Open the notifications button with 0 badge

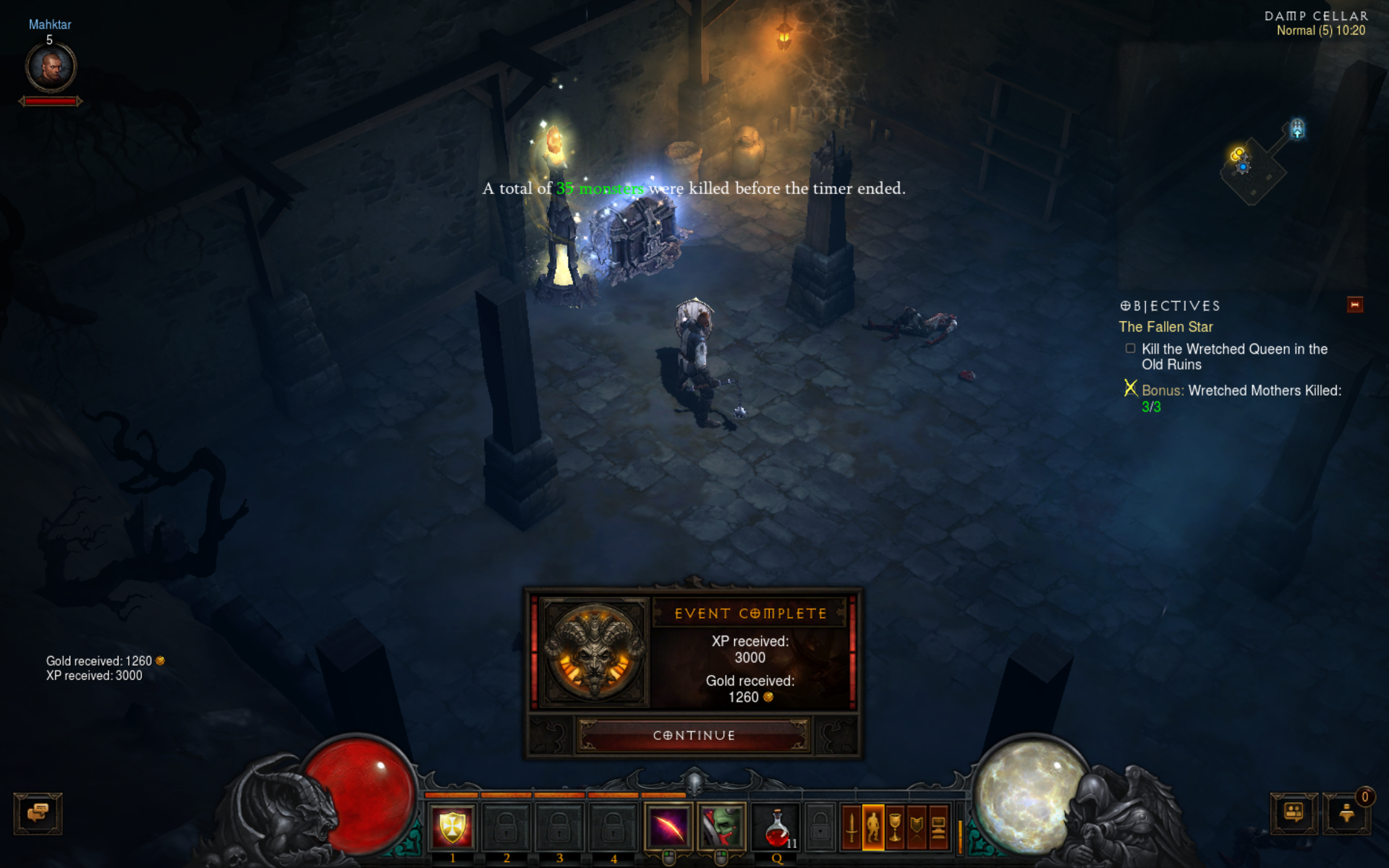(x=1346, y=813)
